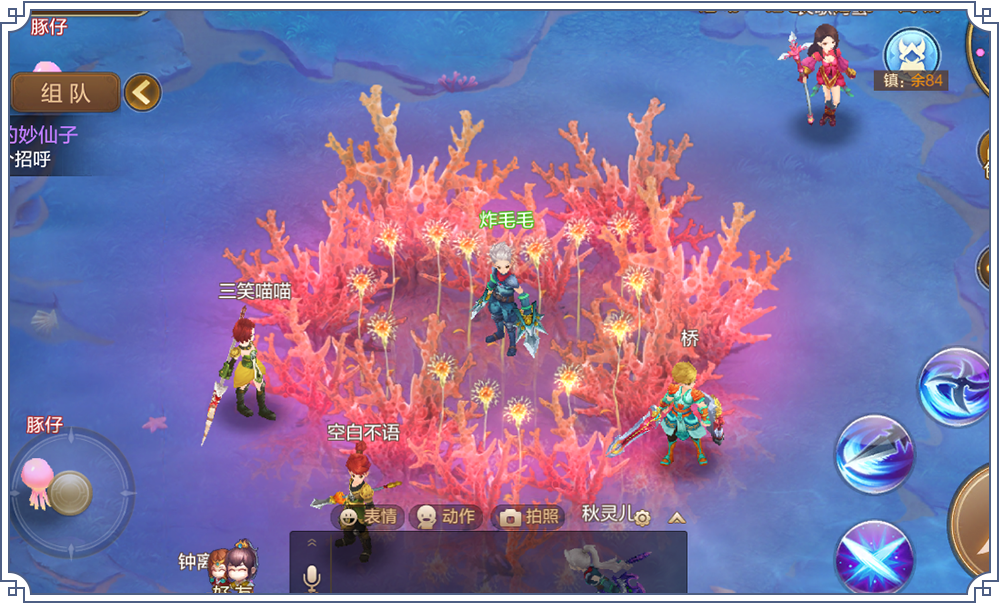Trigger the crossed blades skill
Image resolution: width=1000 pixels, height=604 pixels.
pyautogui.click(x=874, y=559)
